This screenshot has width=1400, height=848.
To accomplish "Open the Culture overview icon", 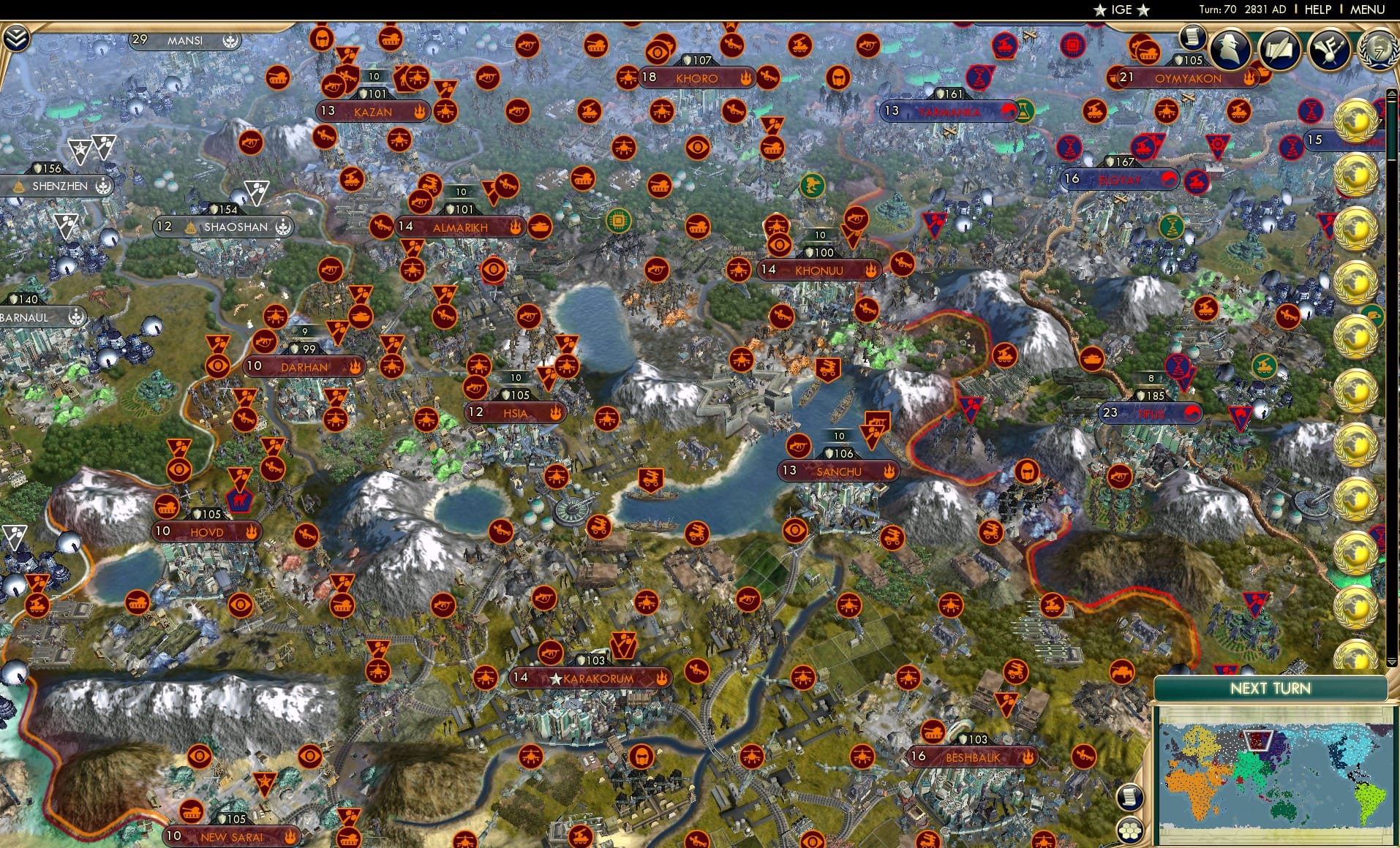I will coord(1328,50).
